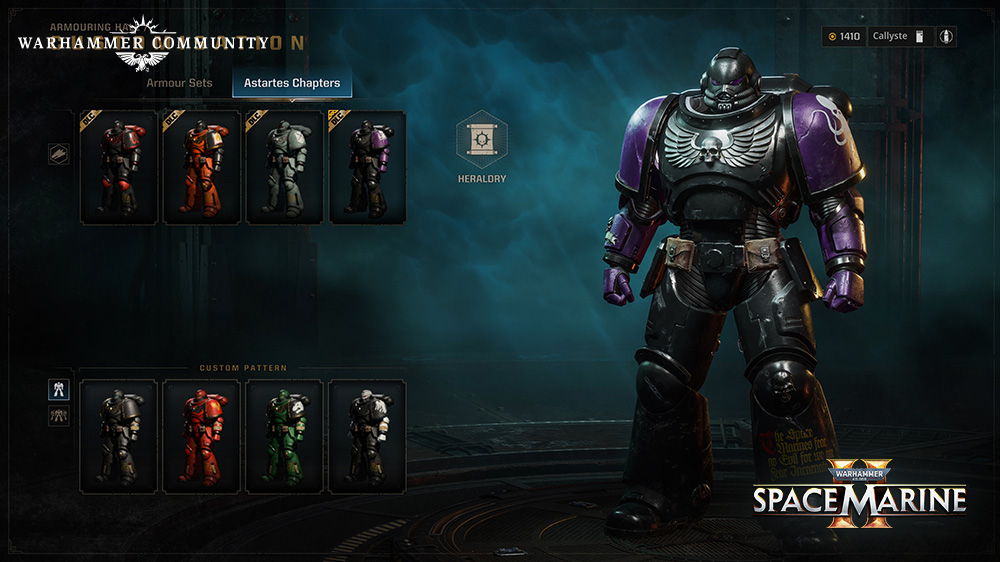Viewport: 1000px width, 562px height.
Task: Open the Callyste player profile button
Action: pos(896,37)
